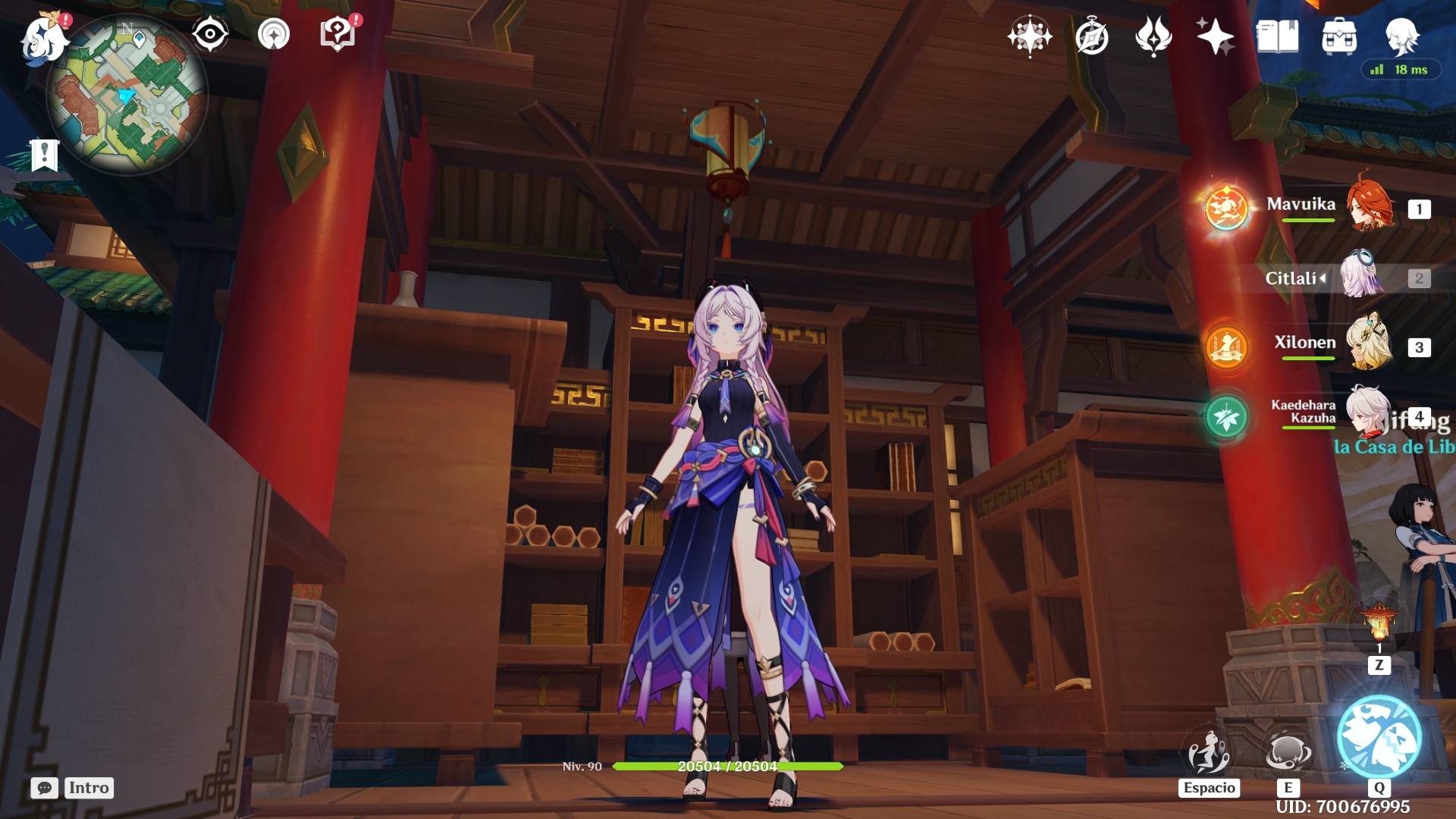Open the circular minimap

click(127, 95)
